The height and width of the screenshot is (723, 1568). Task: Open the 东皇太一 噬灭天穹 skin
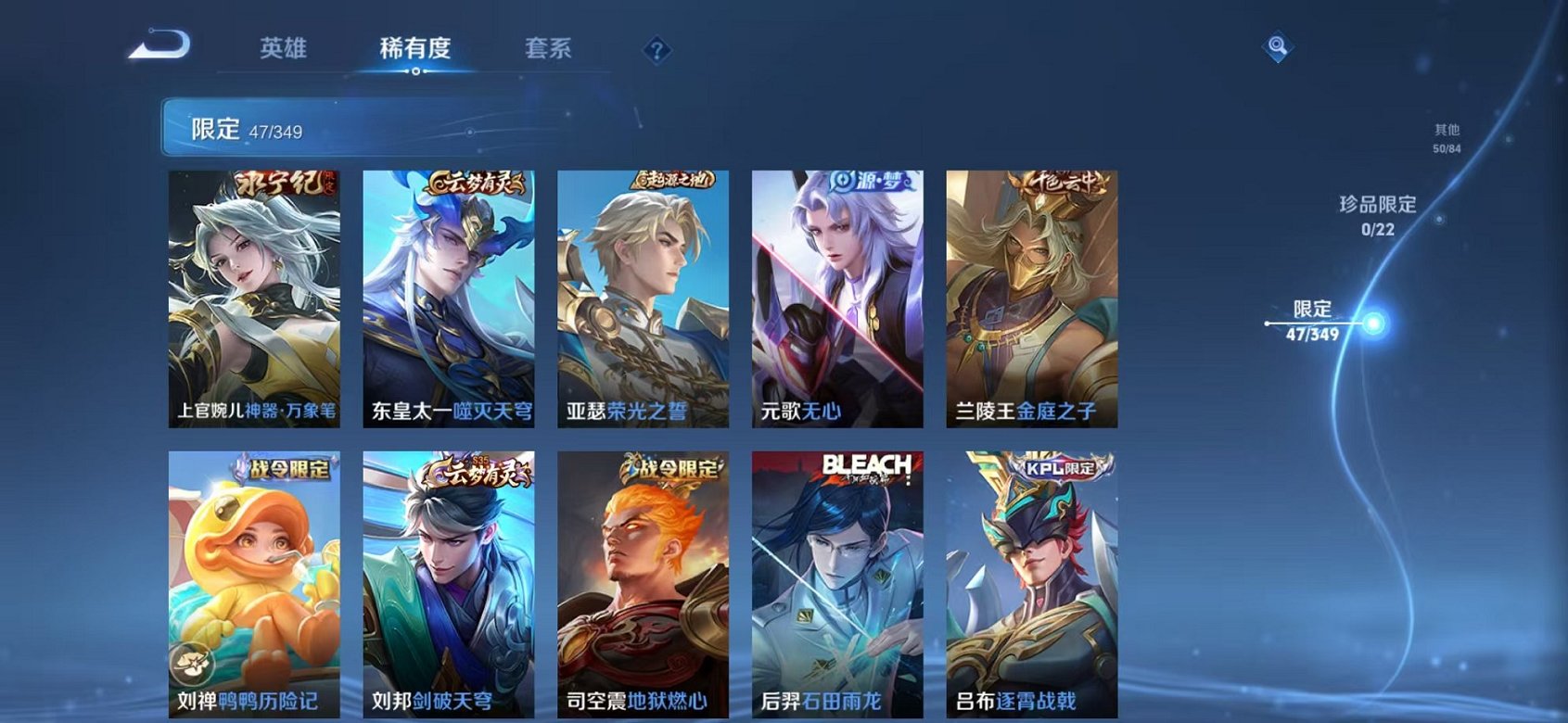pos(450,297)
